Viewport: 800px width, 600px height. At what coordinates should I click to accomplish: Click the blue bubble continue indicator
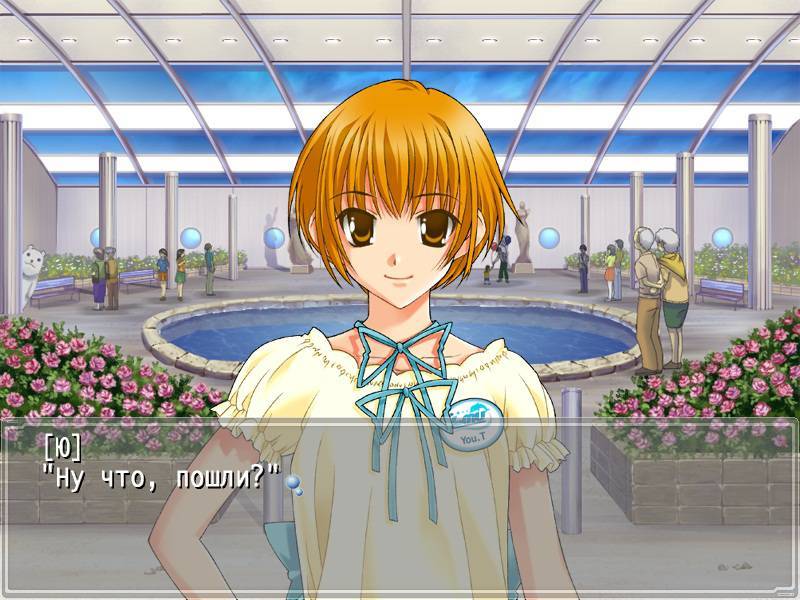(x=293, y=483)
